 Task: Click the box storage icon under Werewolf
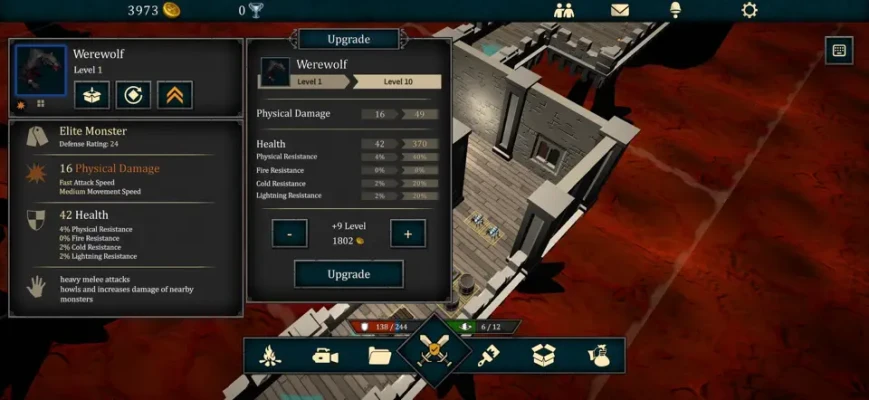click(92, 95)
